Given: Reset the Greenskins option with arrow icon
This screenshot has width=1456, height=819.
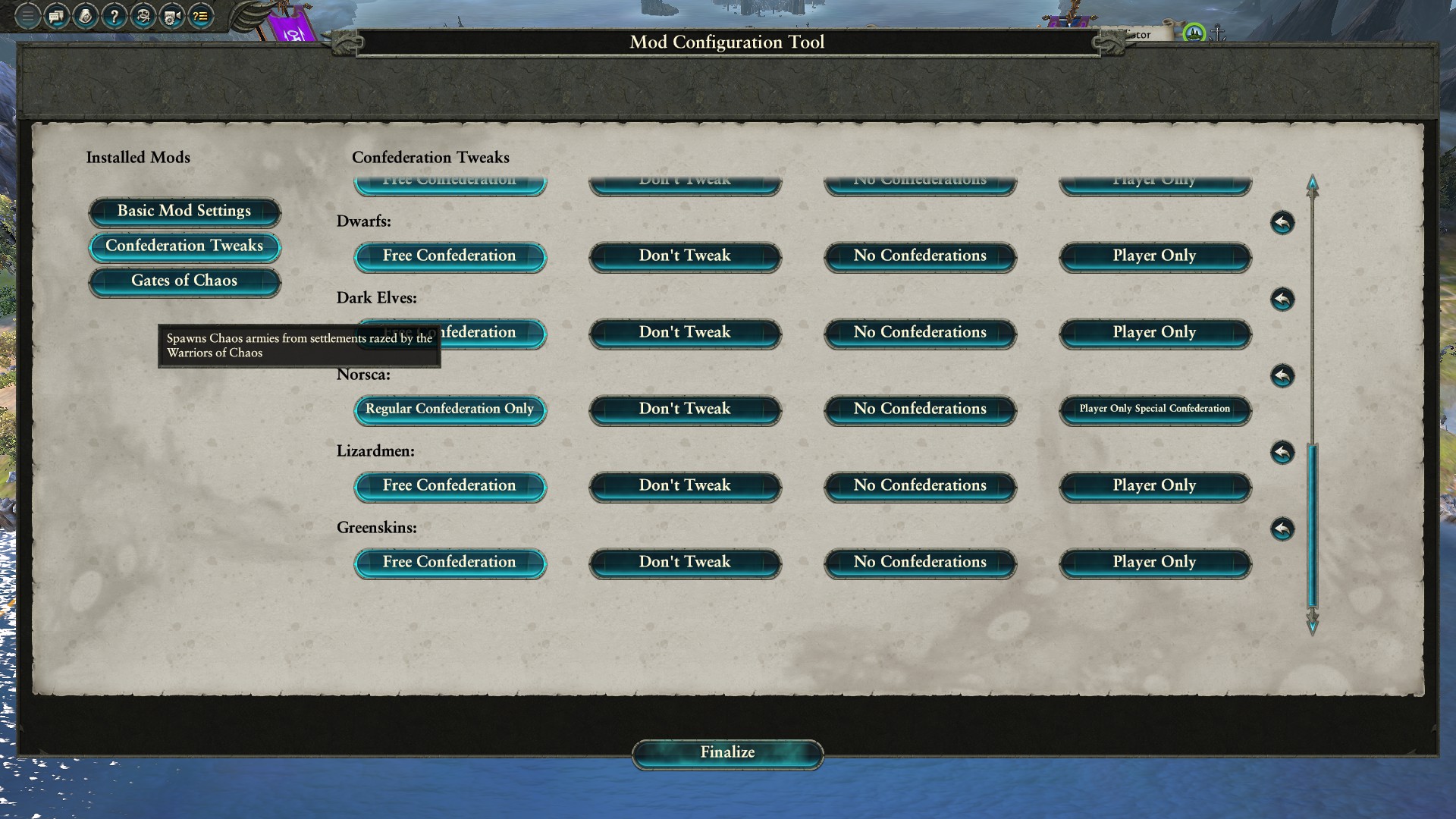Looking at the screenshot, I should pyautogui.click(x=1282, y=529).
